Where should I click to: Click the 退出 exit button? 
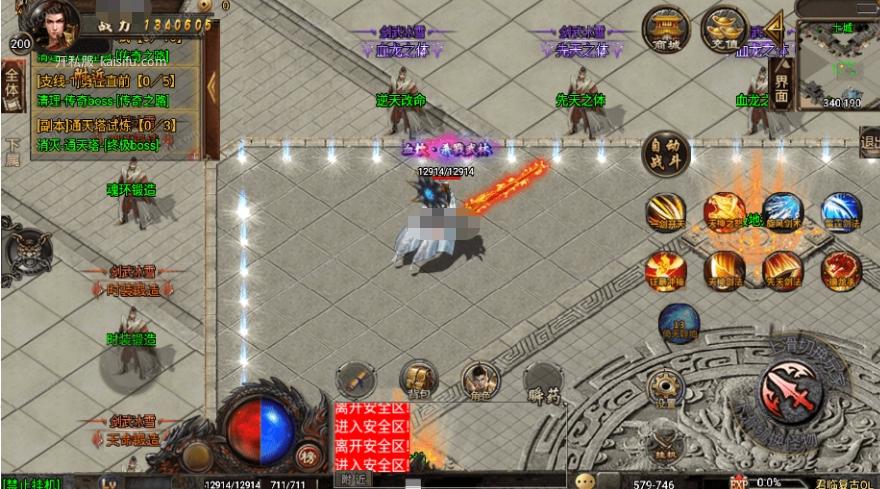click(x=869, y=142)
